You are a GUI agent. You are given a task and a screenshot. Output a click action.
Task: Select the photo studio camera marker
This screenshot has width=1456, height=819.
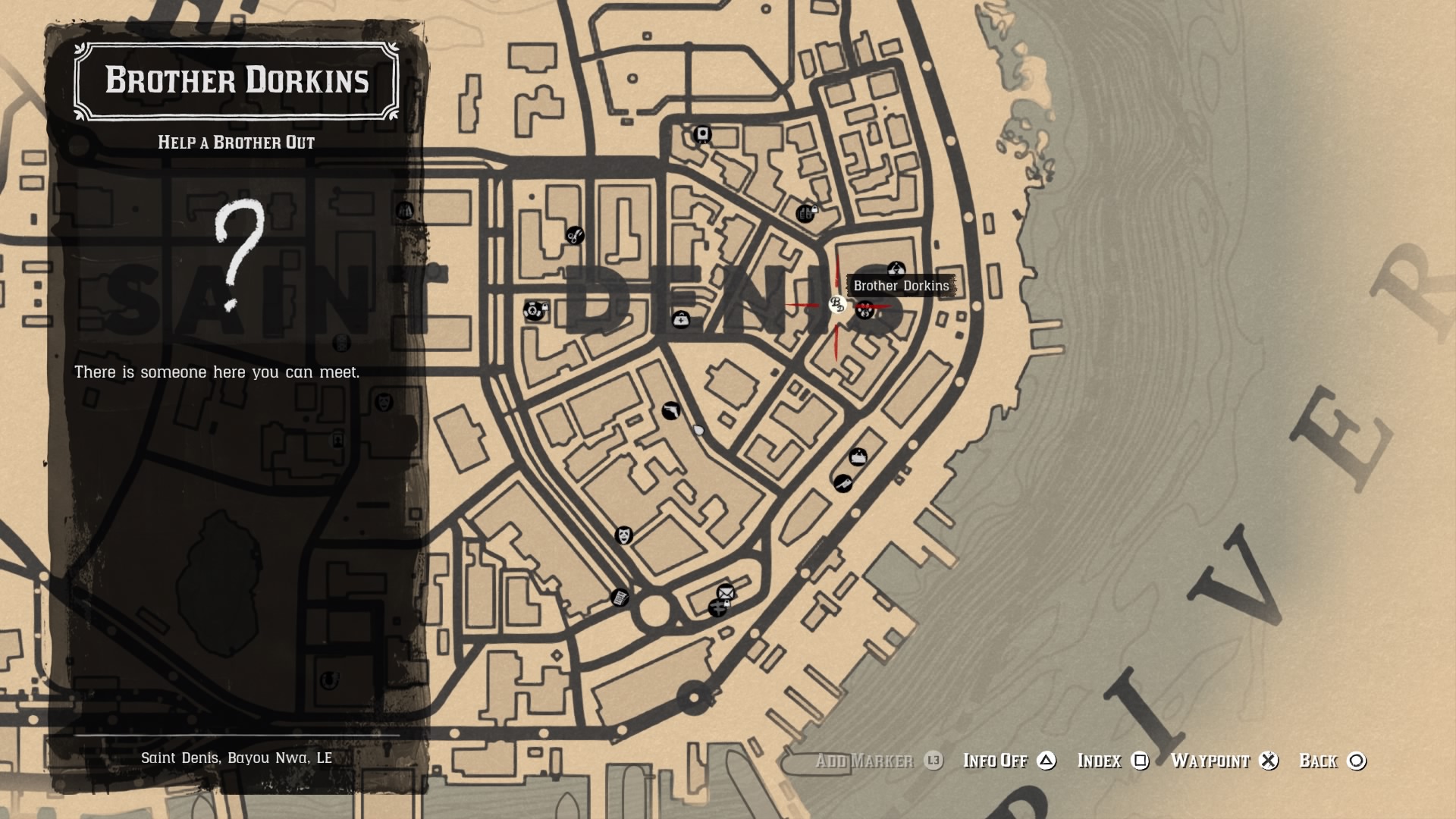tap(703, 135)
